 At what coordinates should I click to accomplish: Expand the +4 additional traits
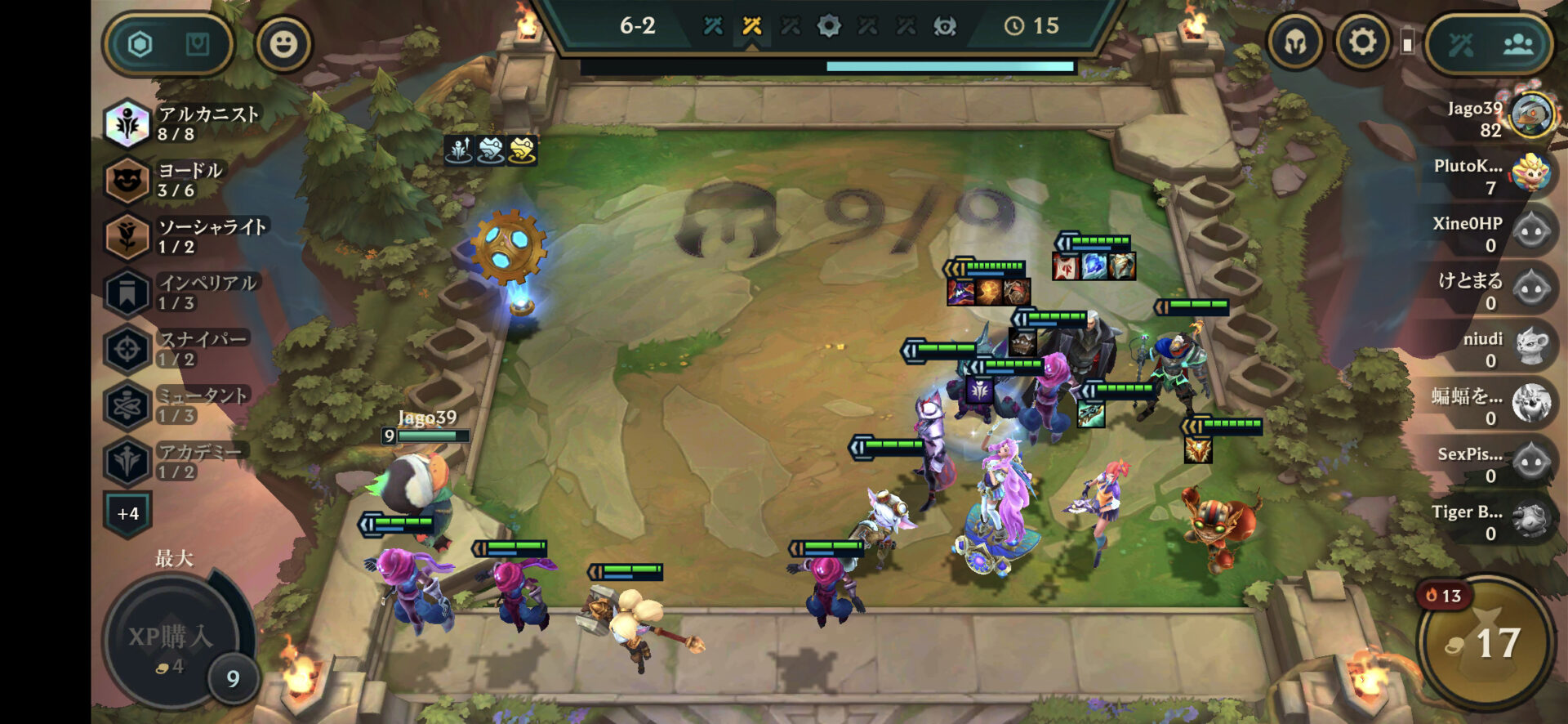tap(128, 514)
